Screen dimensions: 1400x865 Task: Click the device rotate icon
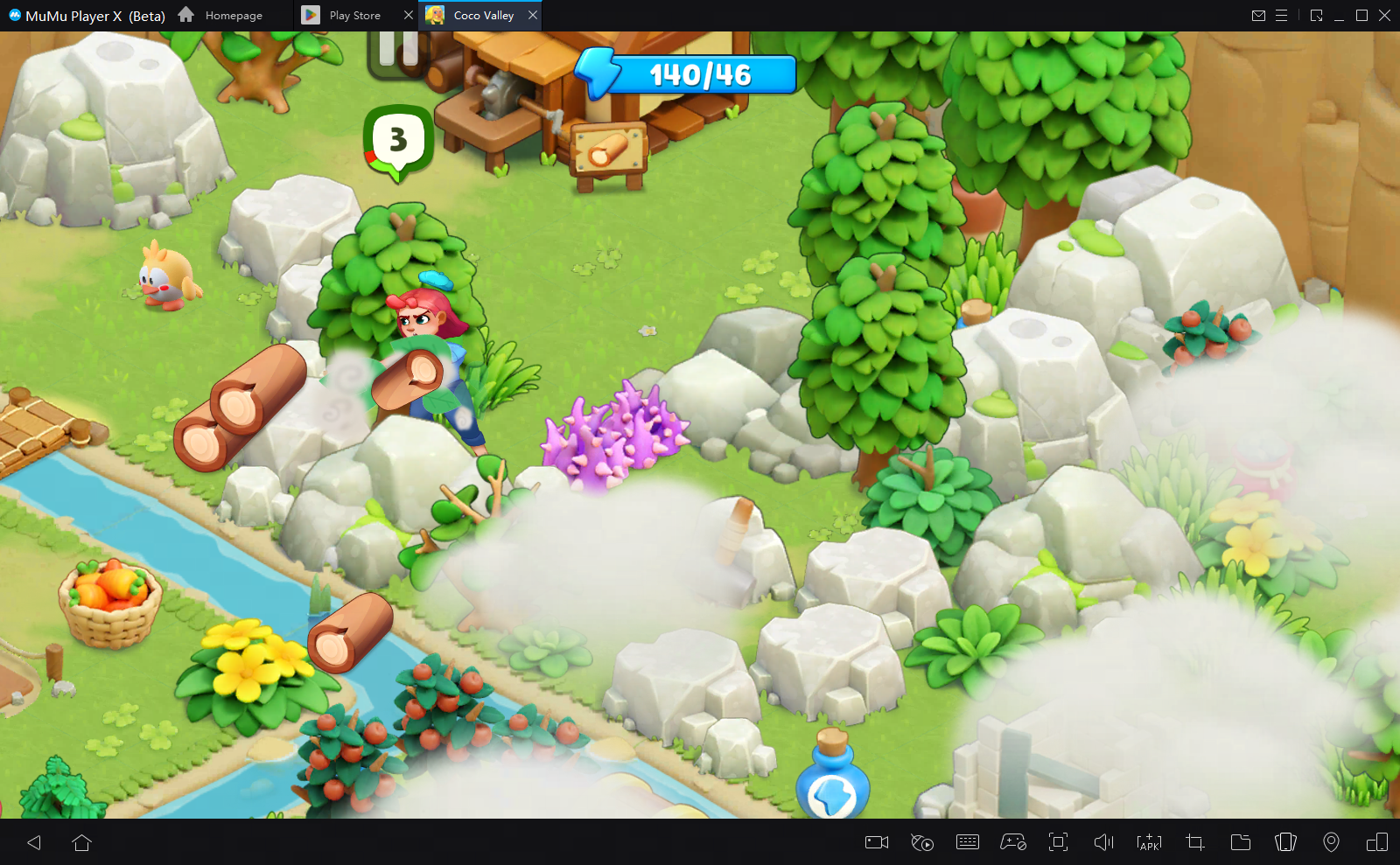click(1377, 842)
